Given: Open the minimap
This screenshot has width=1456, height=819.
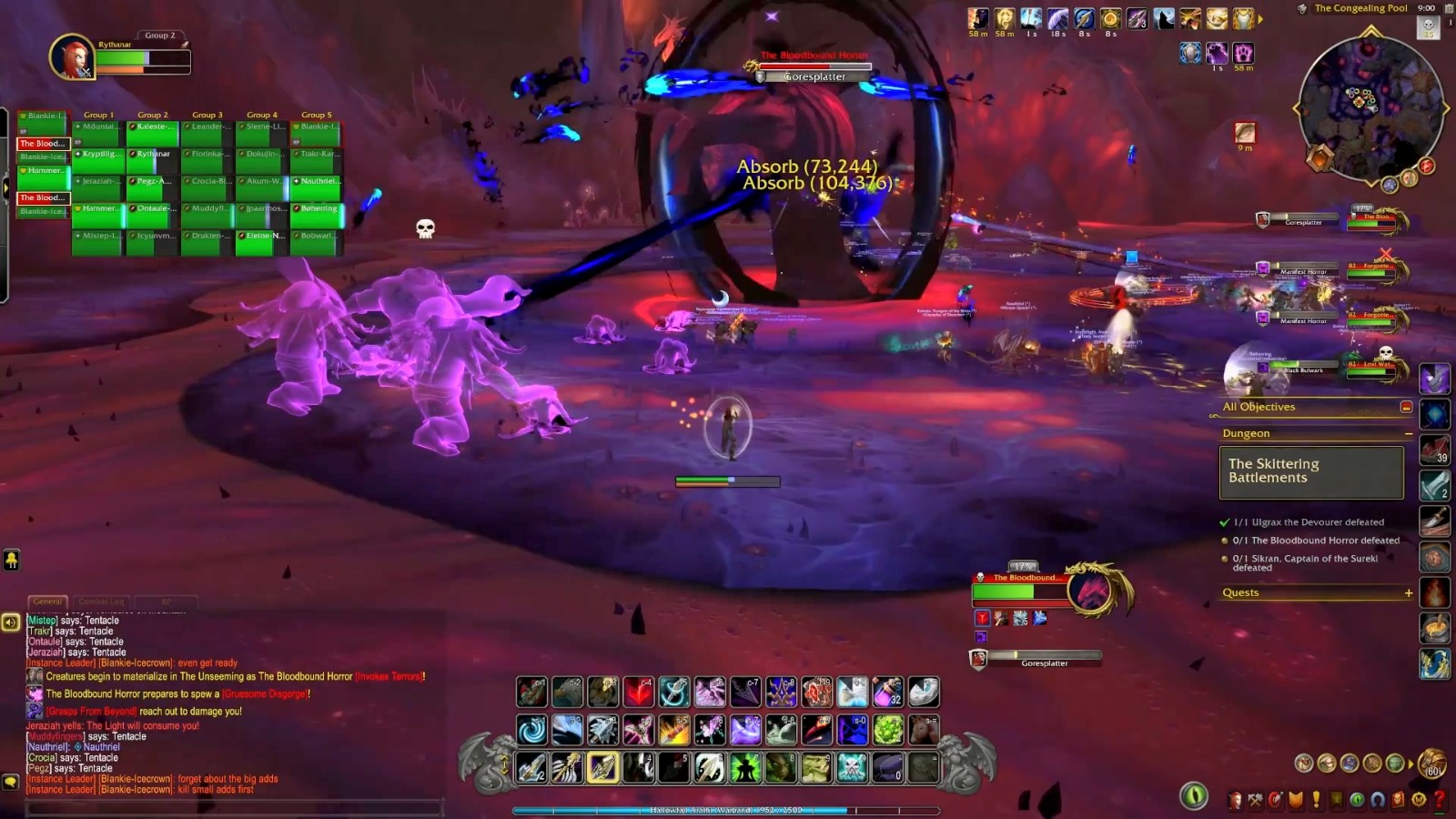Looking at the screenshot, I should point(1370,106).
